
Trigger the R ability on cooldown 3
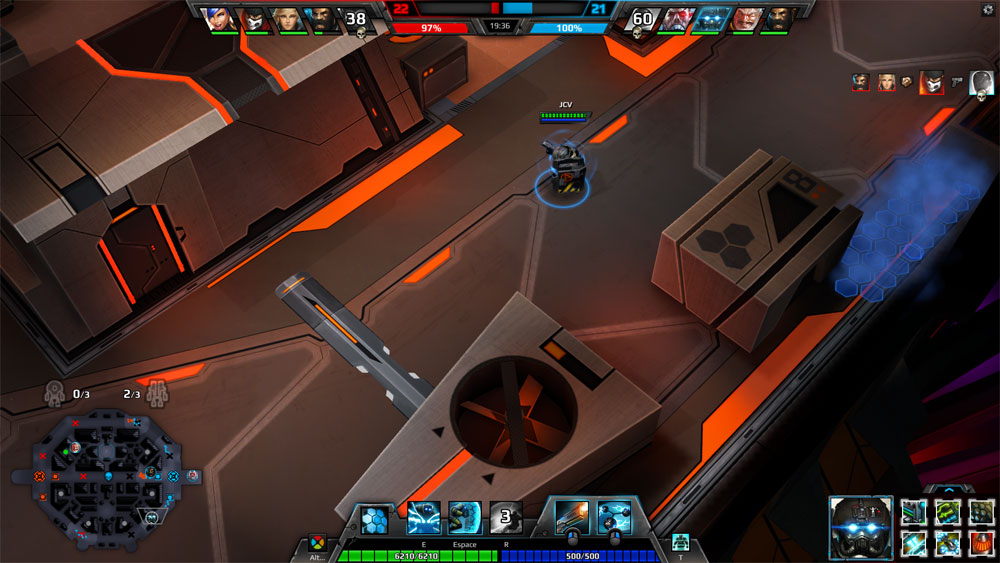506,517
